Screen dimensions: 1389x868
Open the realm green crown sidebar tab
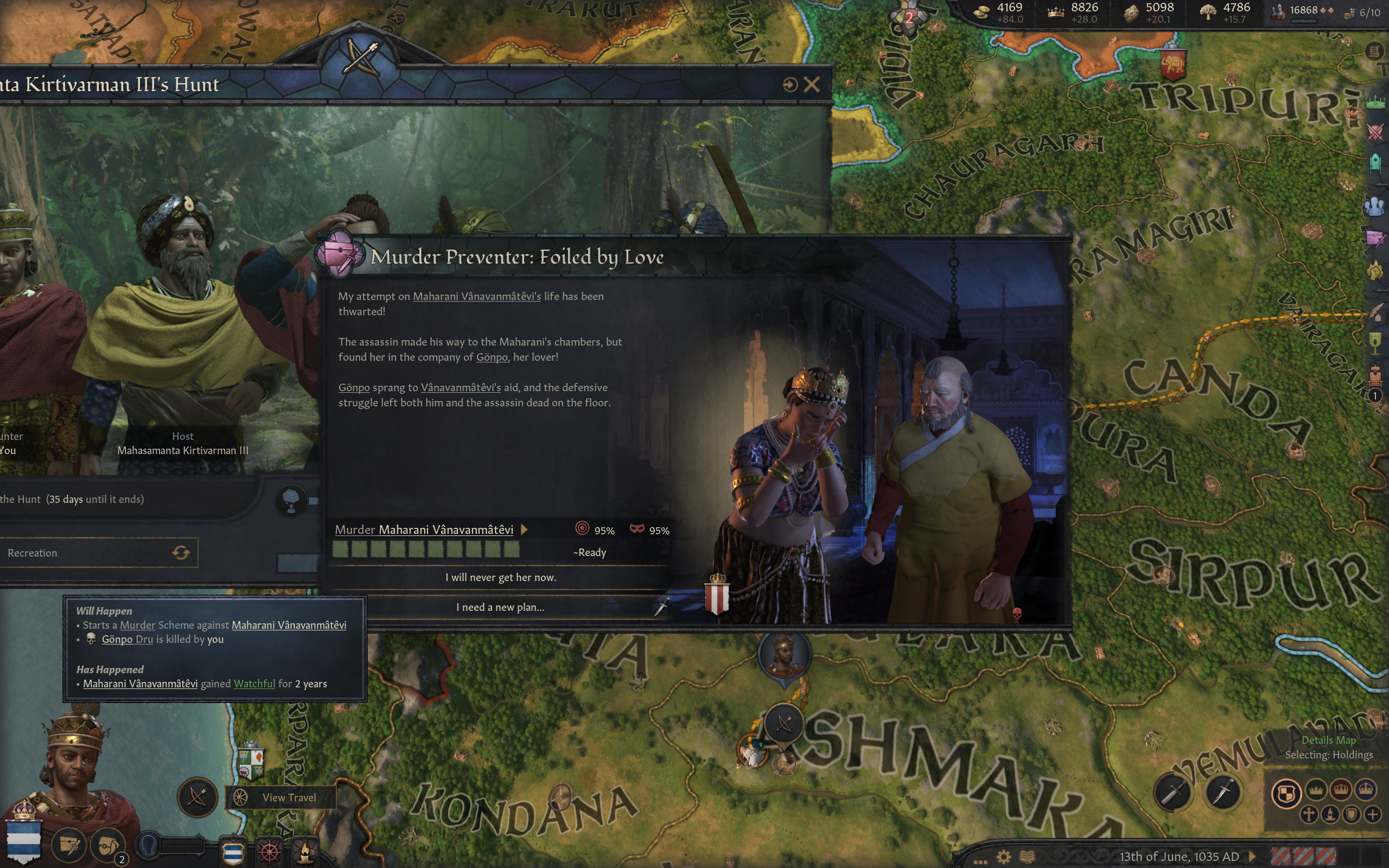point(1375,103)
